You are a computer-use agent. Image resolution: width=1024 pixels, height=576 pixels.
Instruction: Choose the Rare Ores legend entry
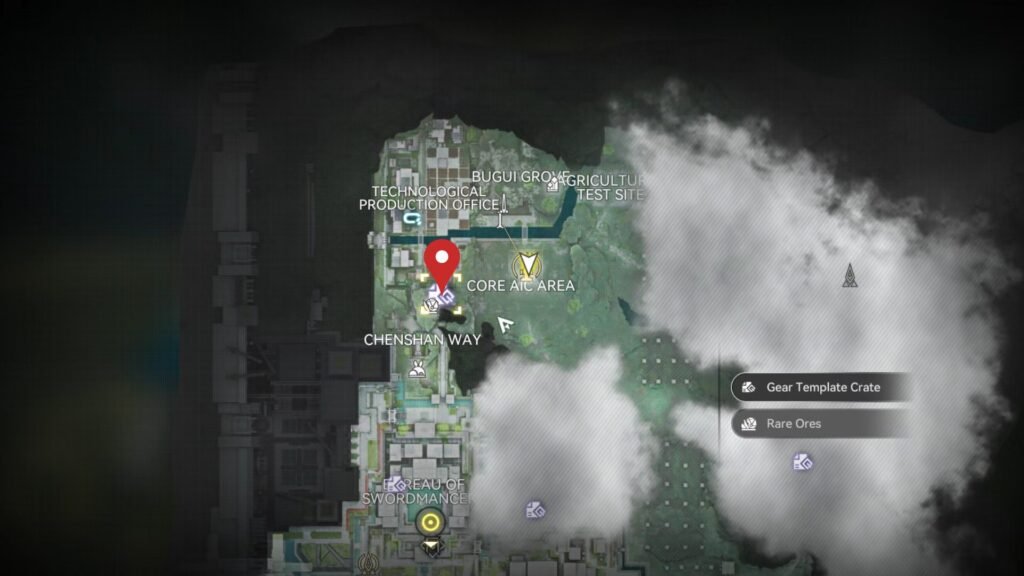click(820, 424)
